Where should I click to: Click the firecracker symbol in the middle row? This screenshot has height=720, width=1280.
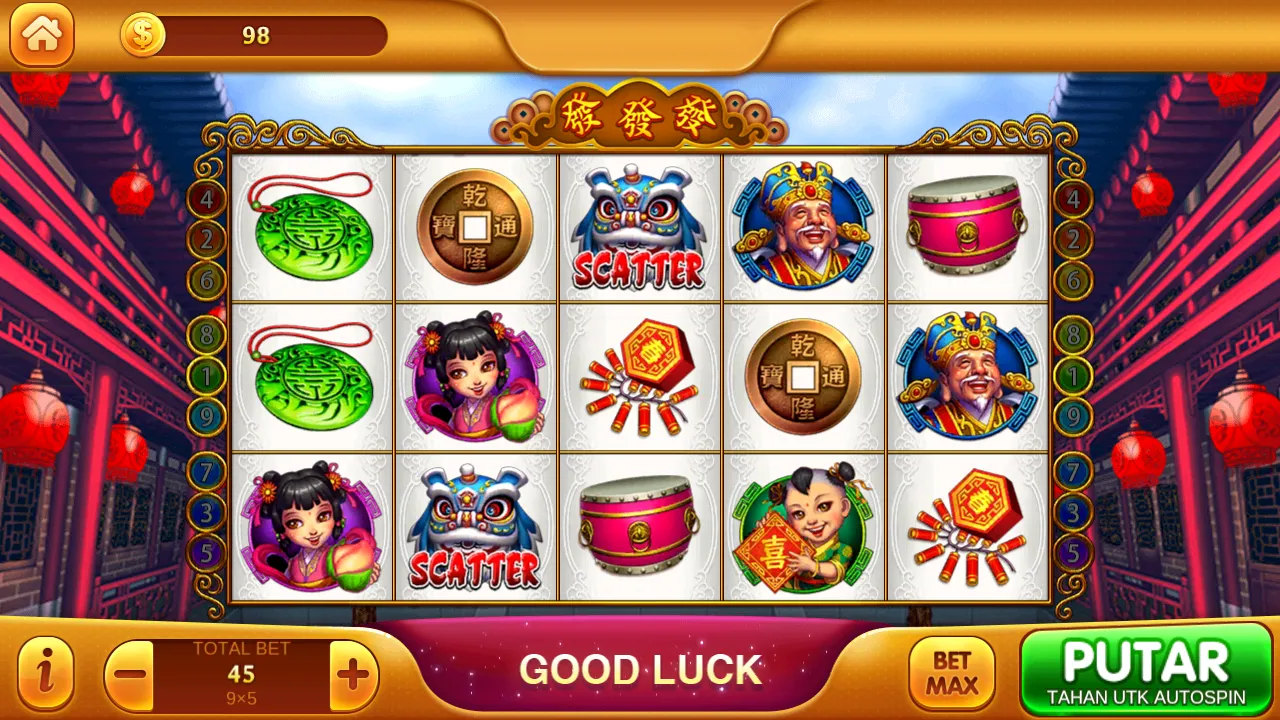[x=640, y=377]
